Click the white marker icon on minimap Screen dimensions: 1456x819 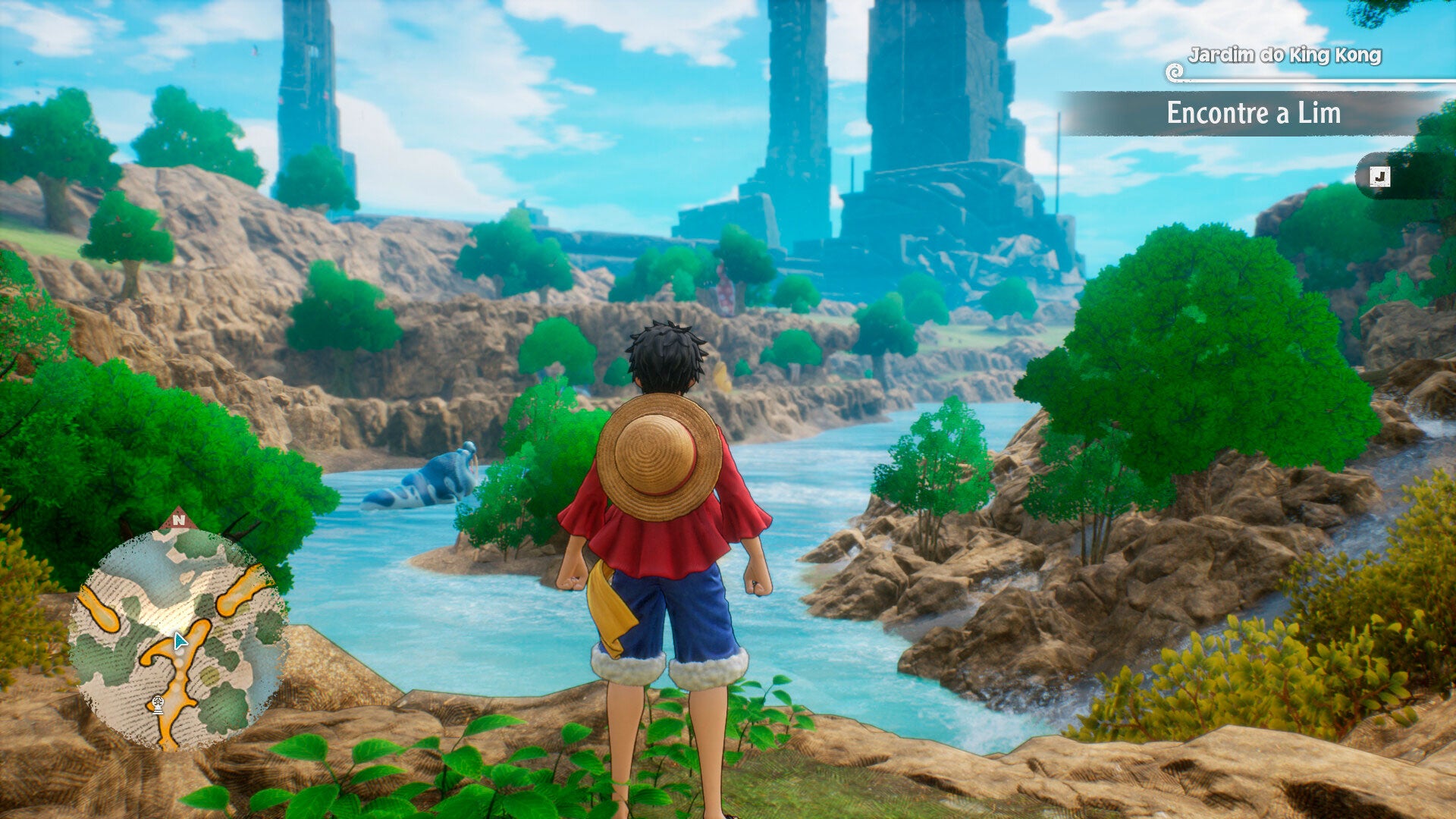pos(158,704)
